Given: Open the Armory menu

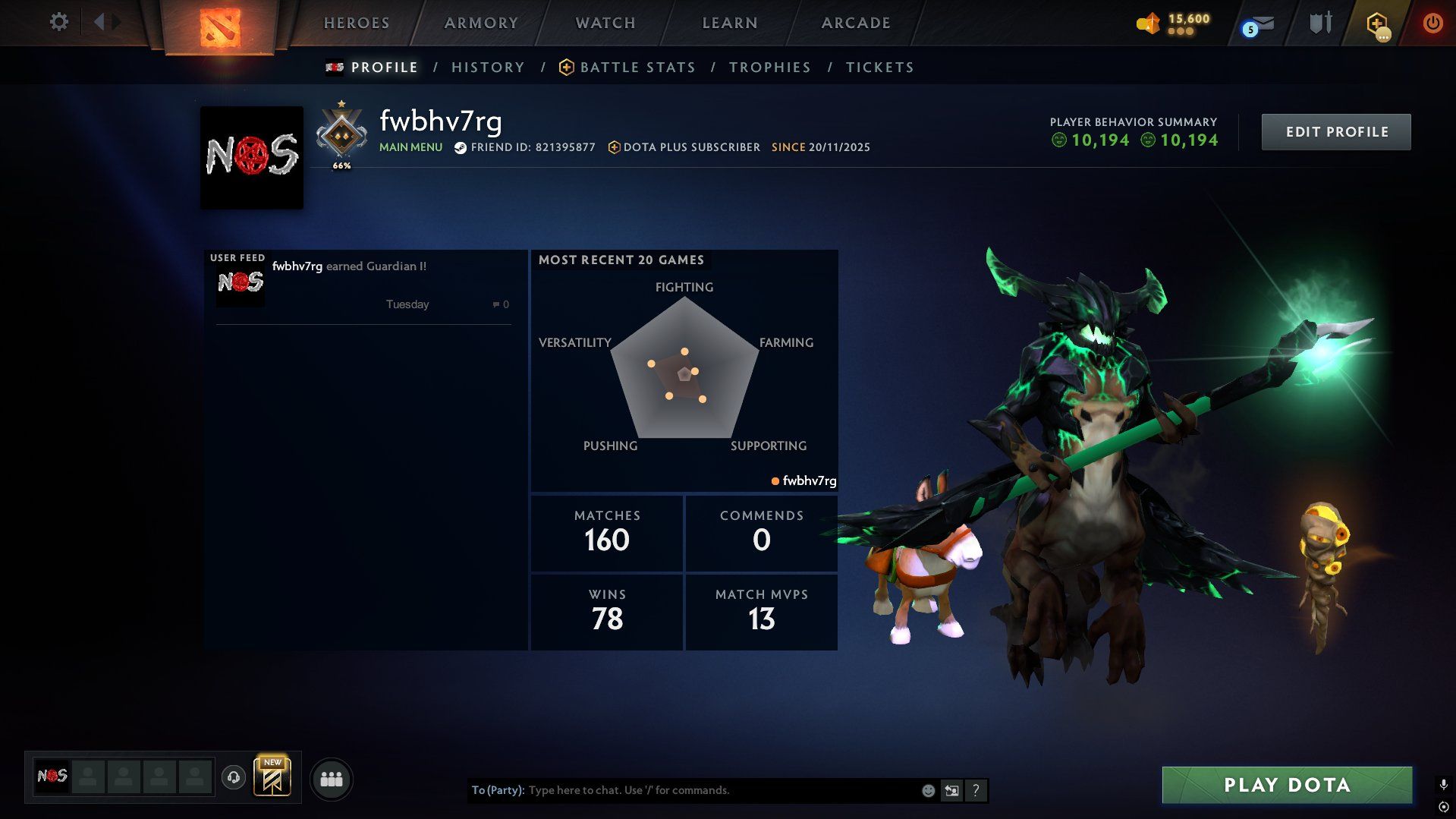Looking at the screenshot, I should coord(481,23).
